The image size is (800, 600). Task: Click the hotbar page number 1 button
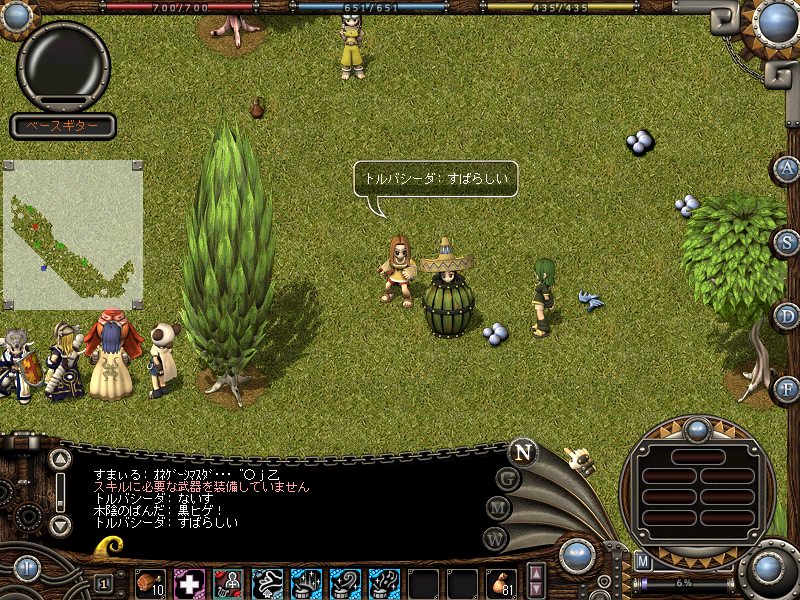click(x=104, y=583)
